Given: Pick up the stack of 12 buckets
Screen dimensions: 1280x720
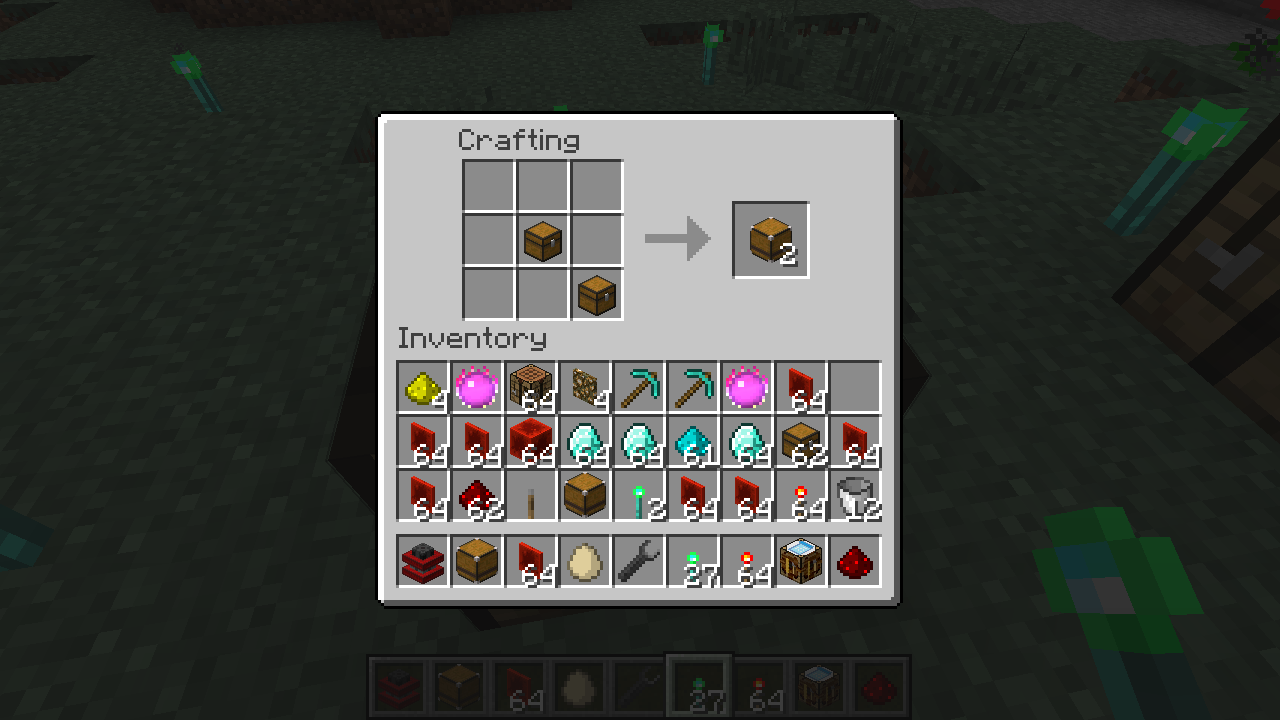Looking at the screenshot, I should [855, 495].
